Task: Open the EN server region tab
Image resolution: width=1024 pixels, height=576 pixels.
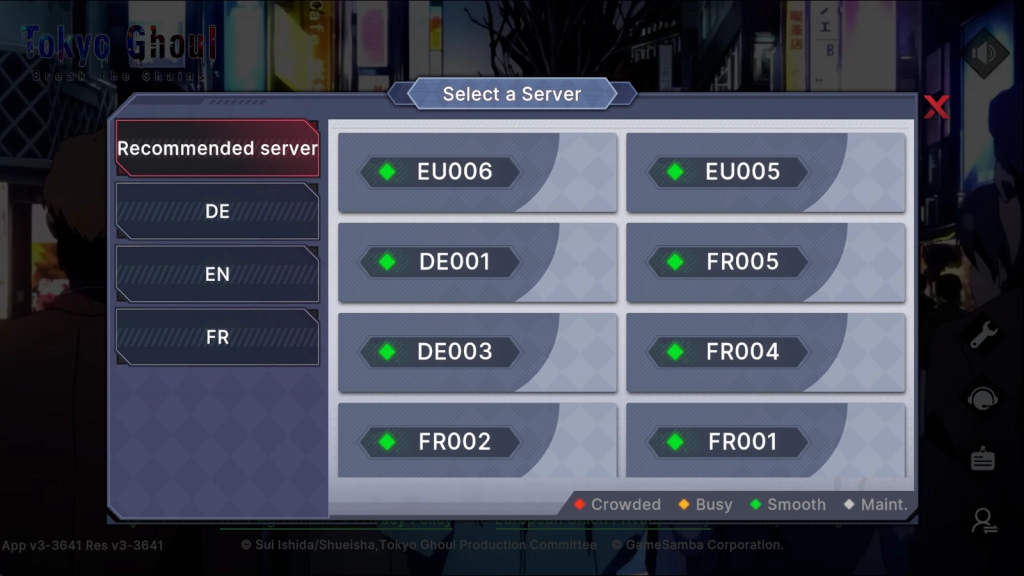Action: tap(217, 274)
